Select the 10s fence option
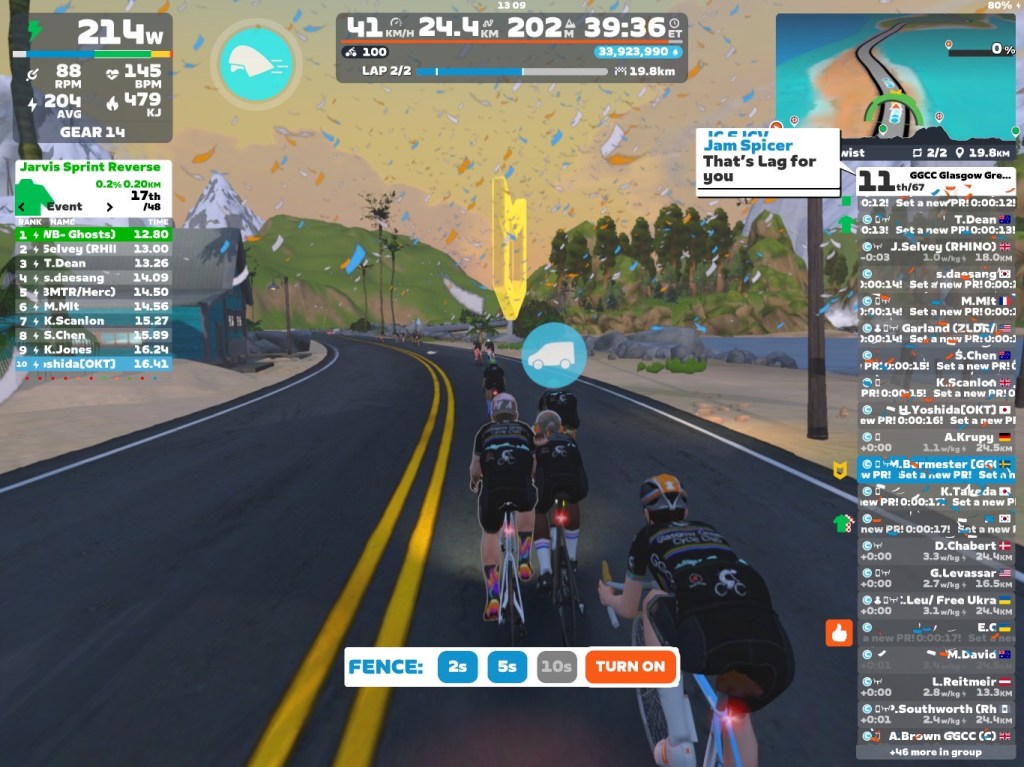 tap(556, 667)
